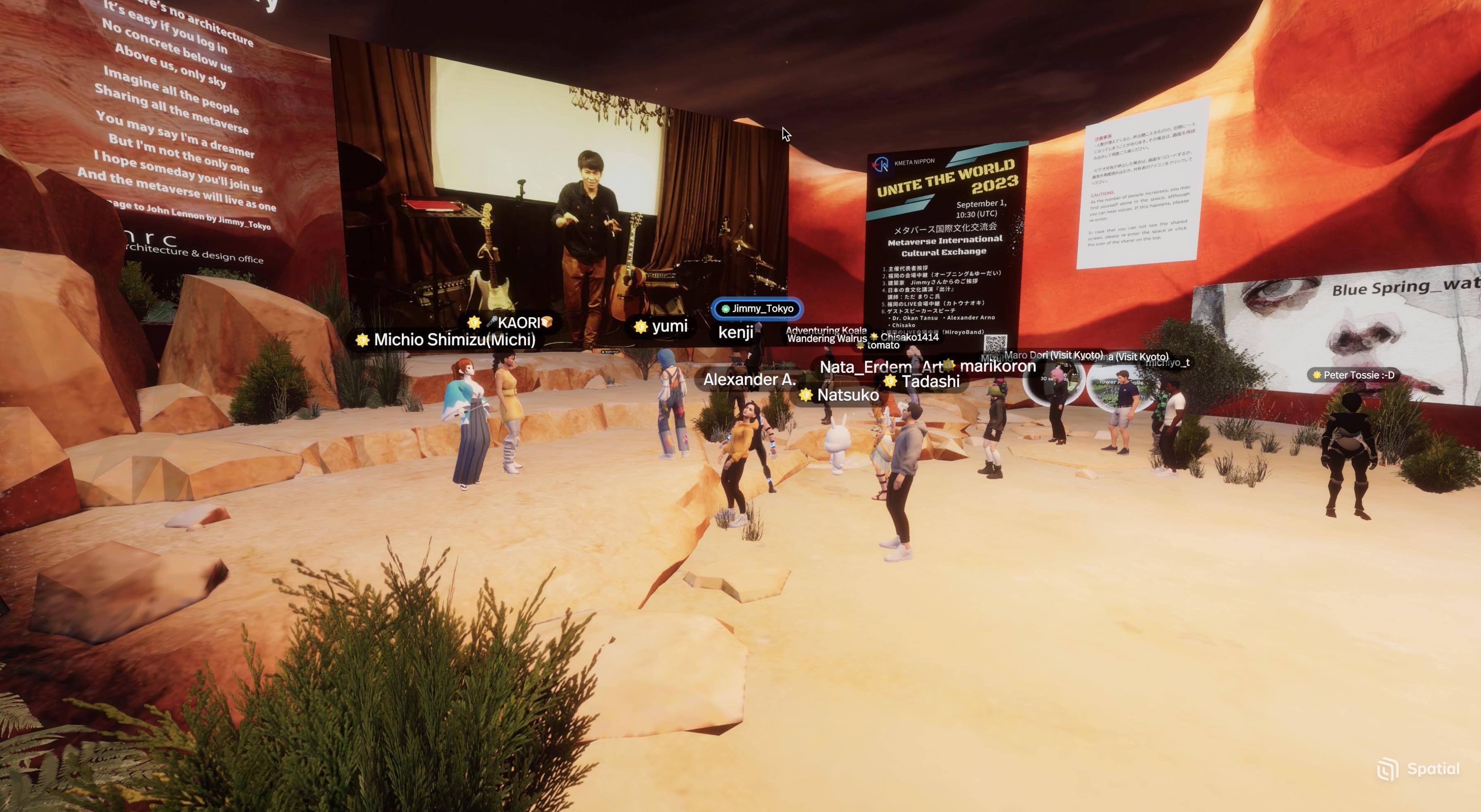Click the Natsuko name label
This screenshot has height=812, width=1481.
841,395
